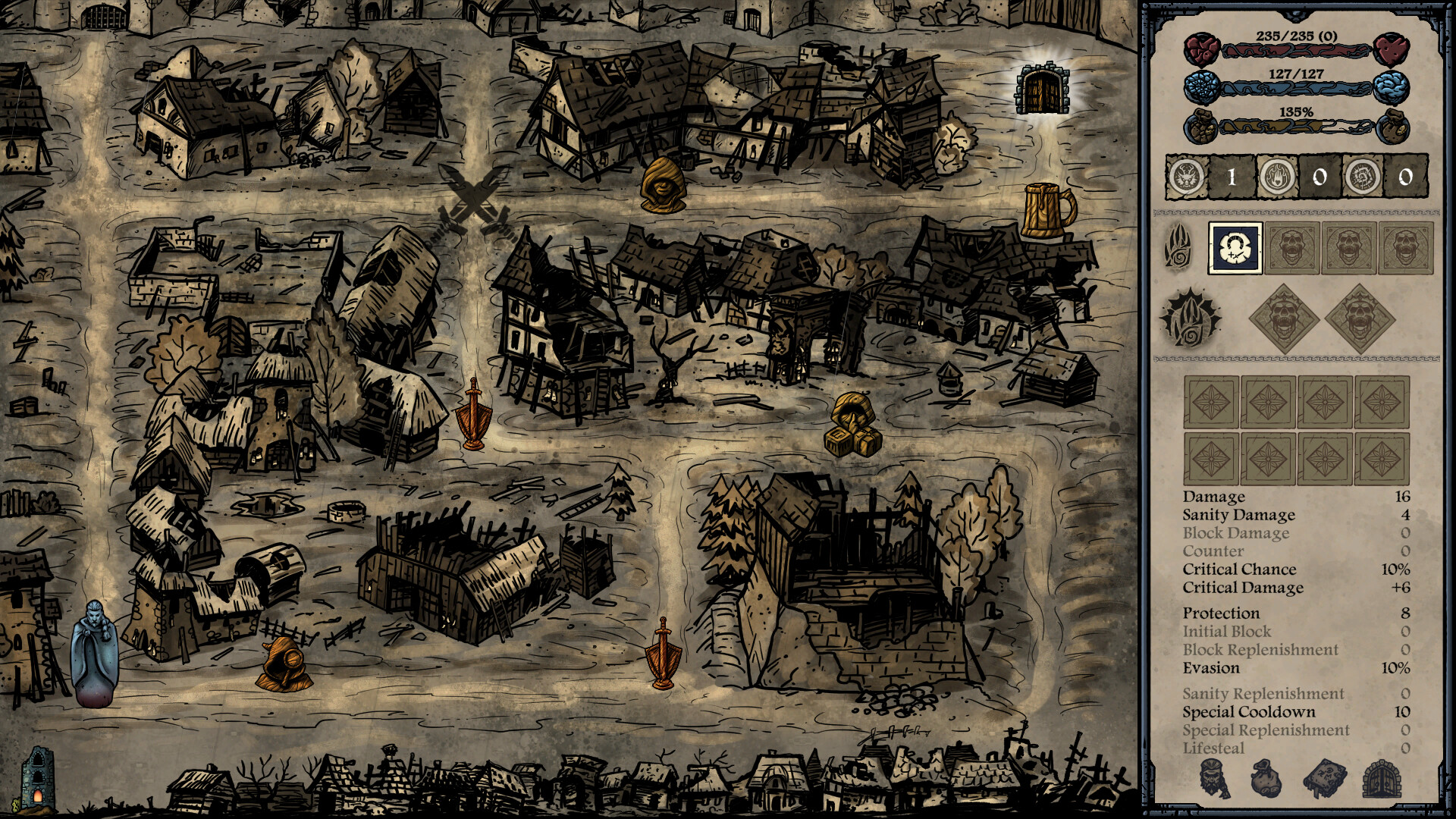Click the tavern mug marker on the map

(x=1044, y=210)
